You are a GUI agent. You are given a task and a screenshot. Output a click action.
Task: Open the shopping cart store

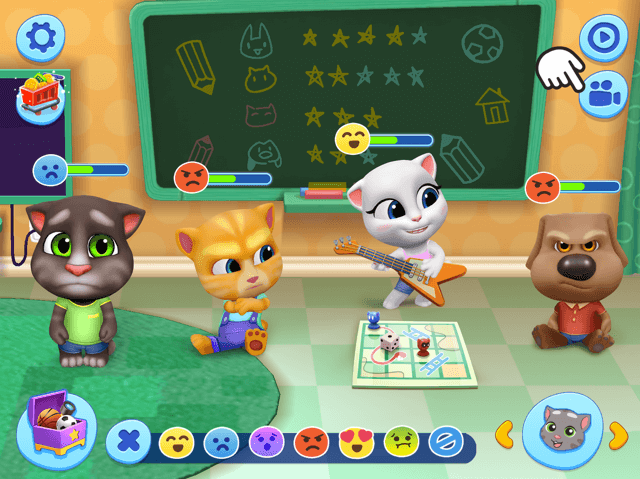tap(38, 96)
